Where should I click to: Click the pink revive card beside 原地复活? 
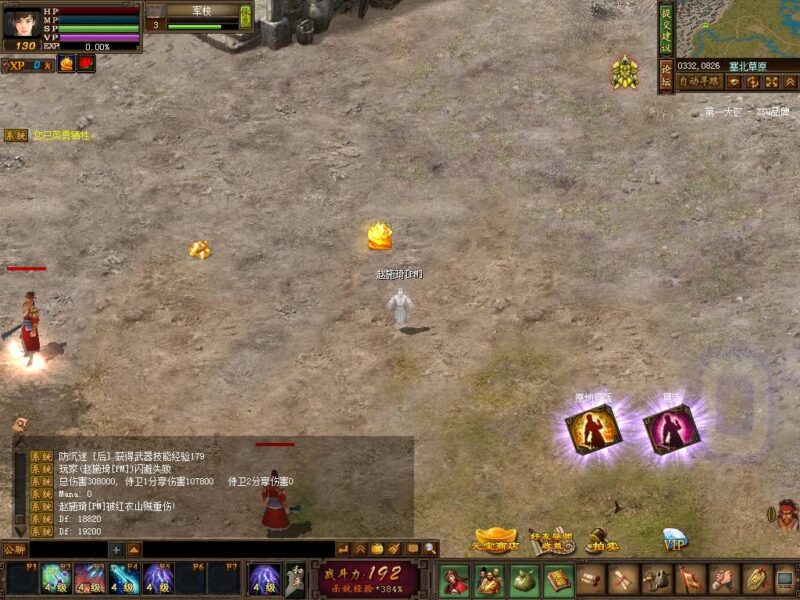[671, 429]
